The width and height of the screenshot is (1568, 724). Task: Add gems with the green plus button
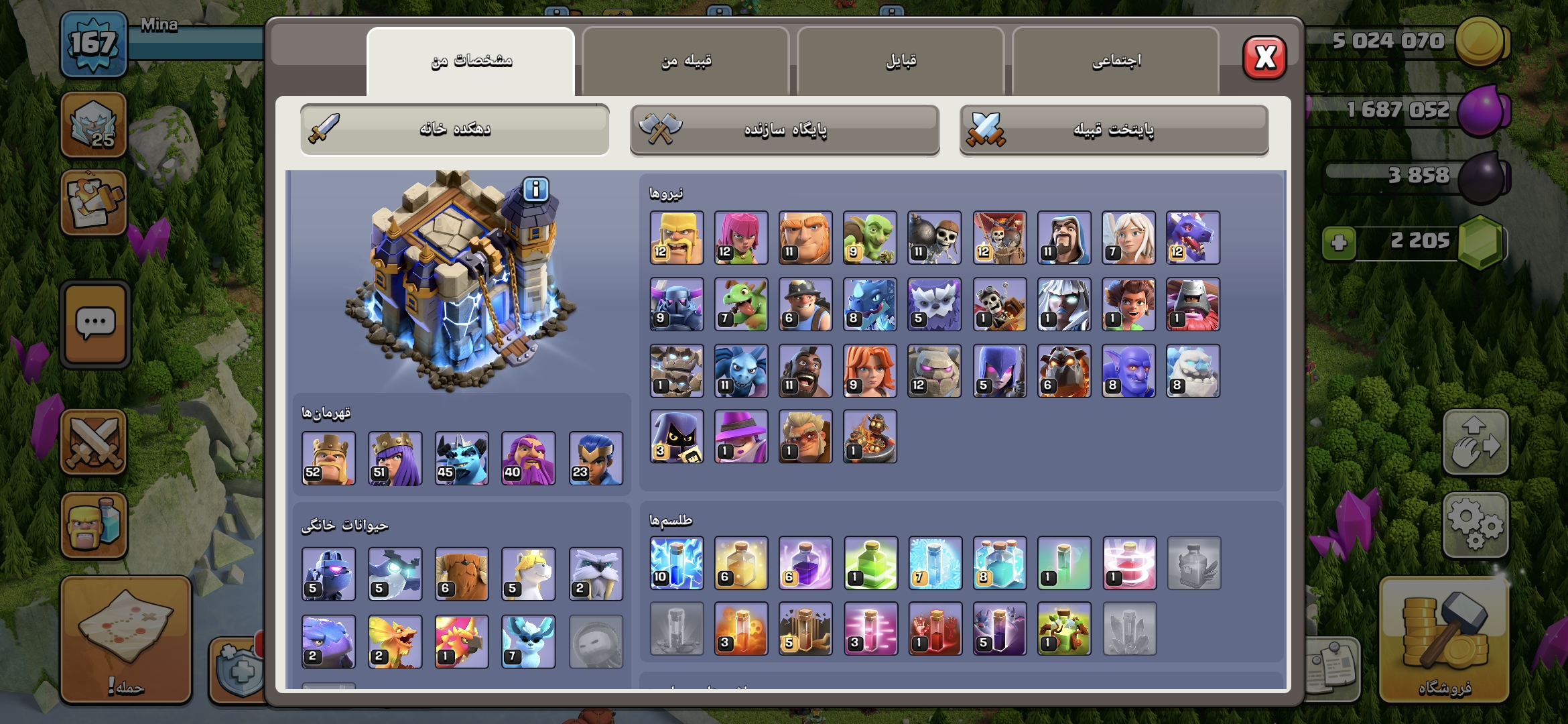point(1339,243)
